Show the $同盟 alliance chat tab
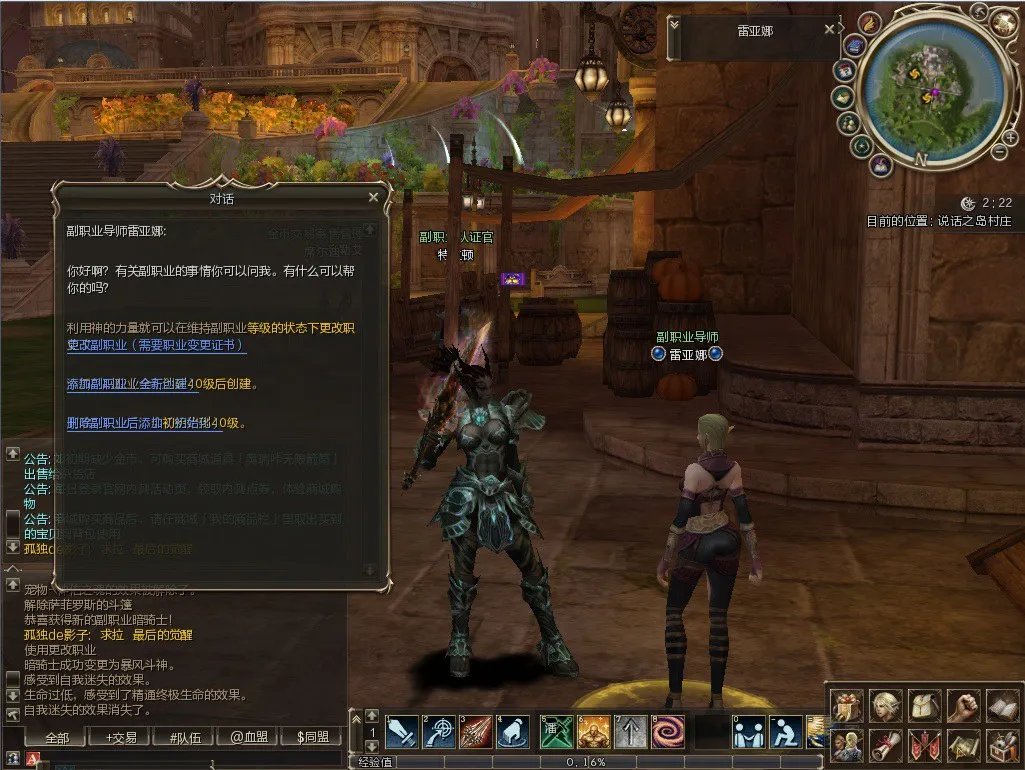 [313, 738]
